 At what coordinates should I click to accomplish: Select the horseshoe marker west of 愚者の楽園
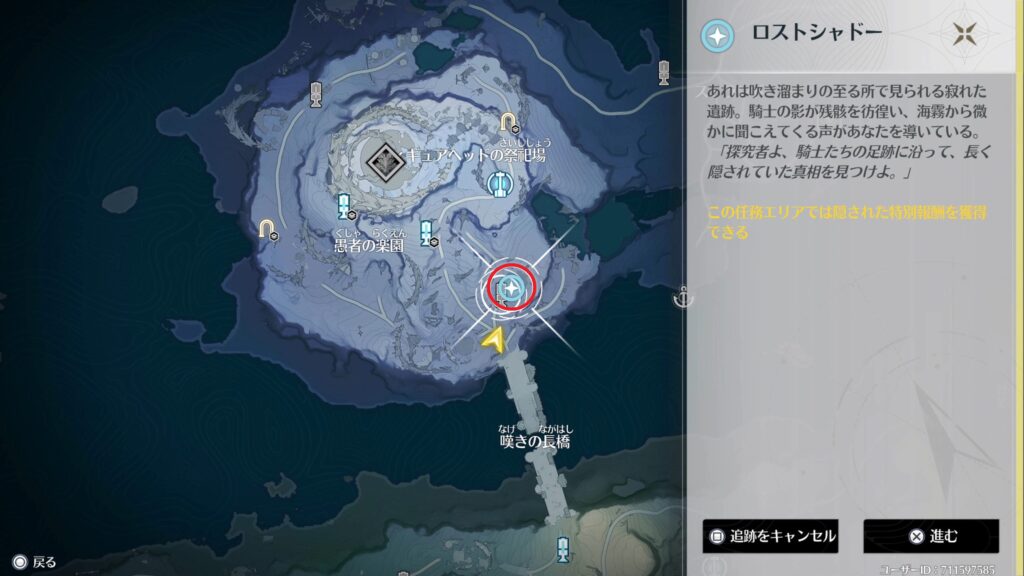pos(267,229)
